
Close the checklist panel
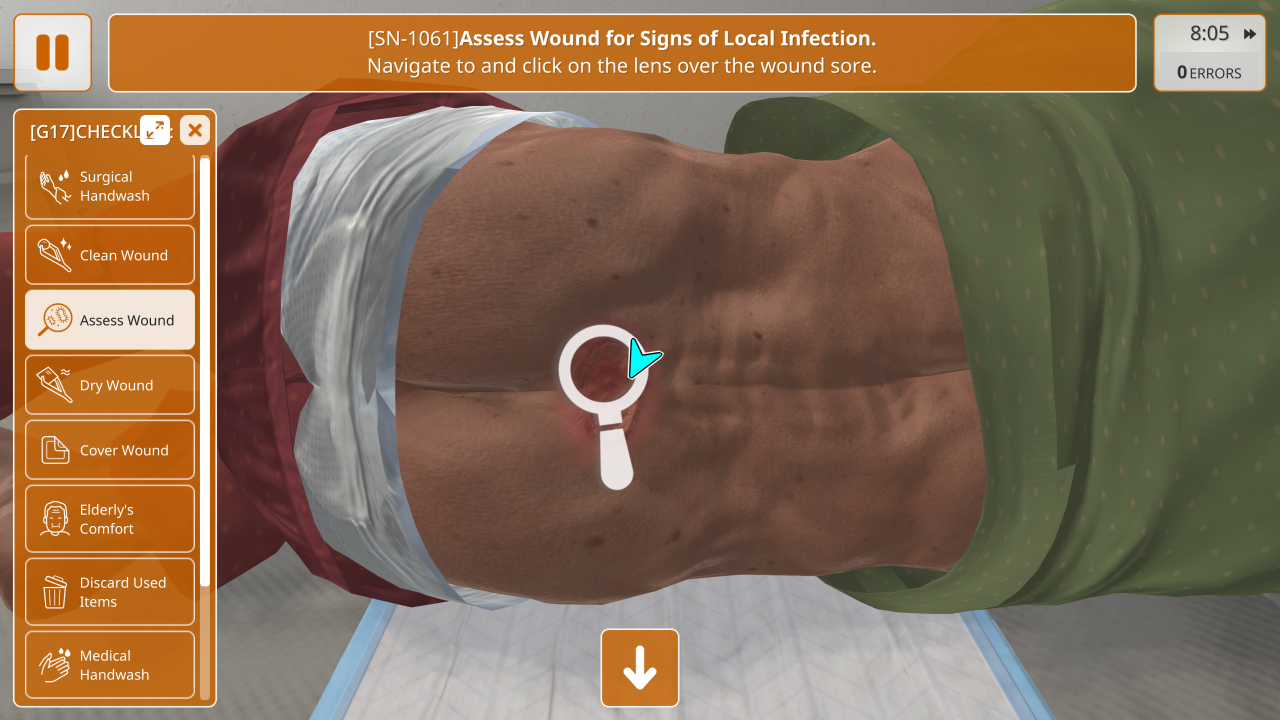pos(195,130)
